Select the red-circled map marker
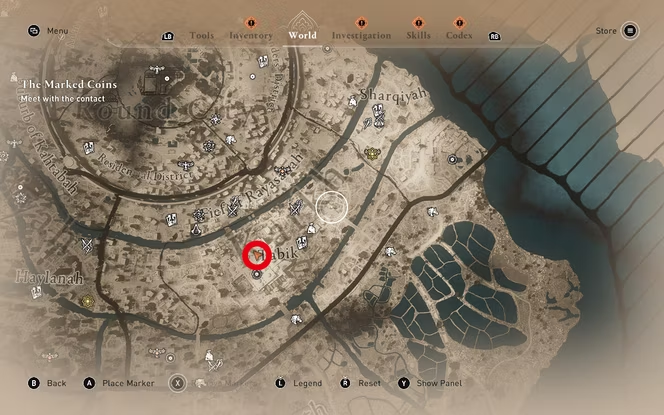 tap(258, 256)
